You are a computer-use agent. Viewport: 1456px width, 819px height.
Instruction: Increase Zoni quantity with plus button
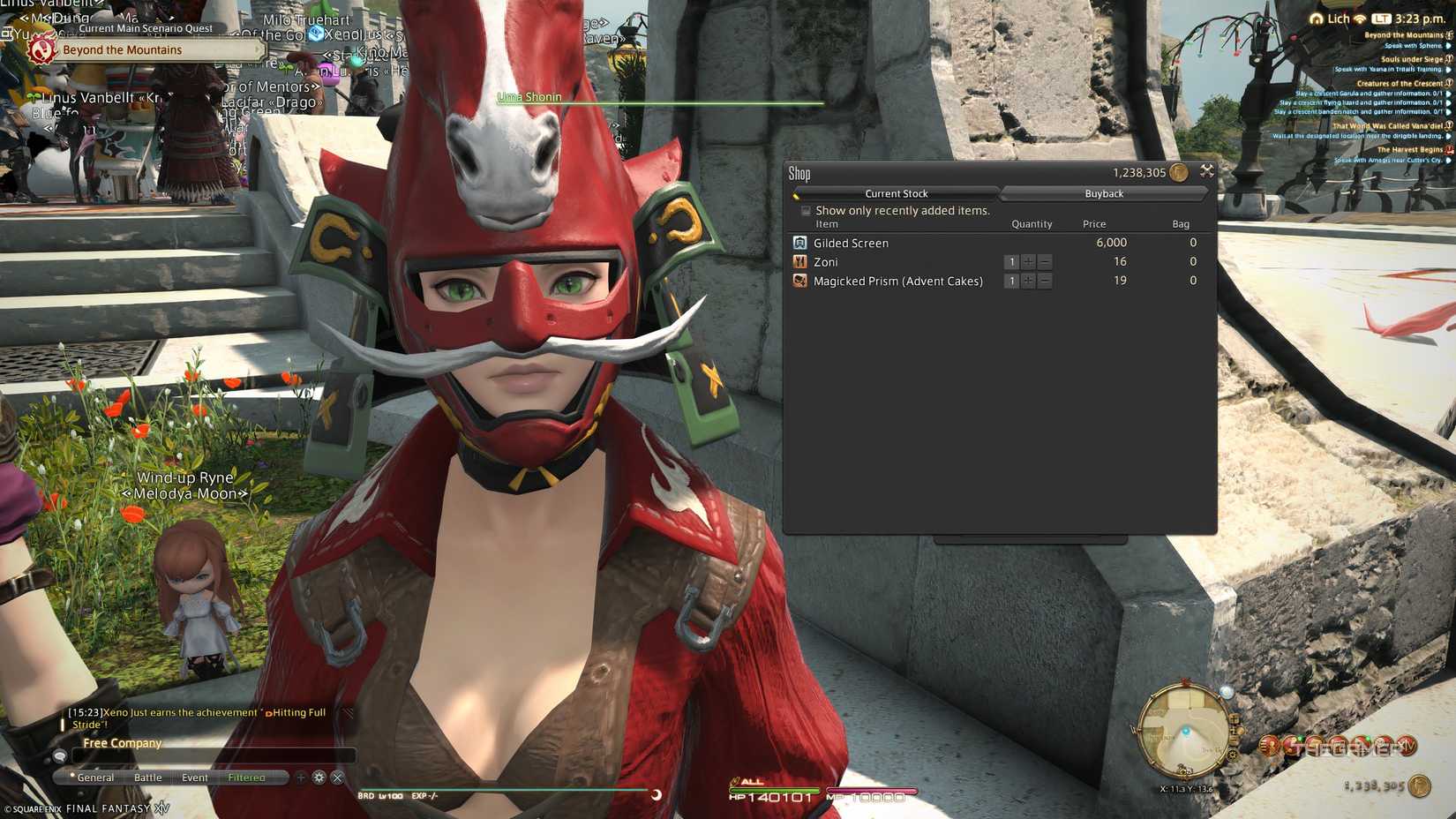point(1028,261)
